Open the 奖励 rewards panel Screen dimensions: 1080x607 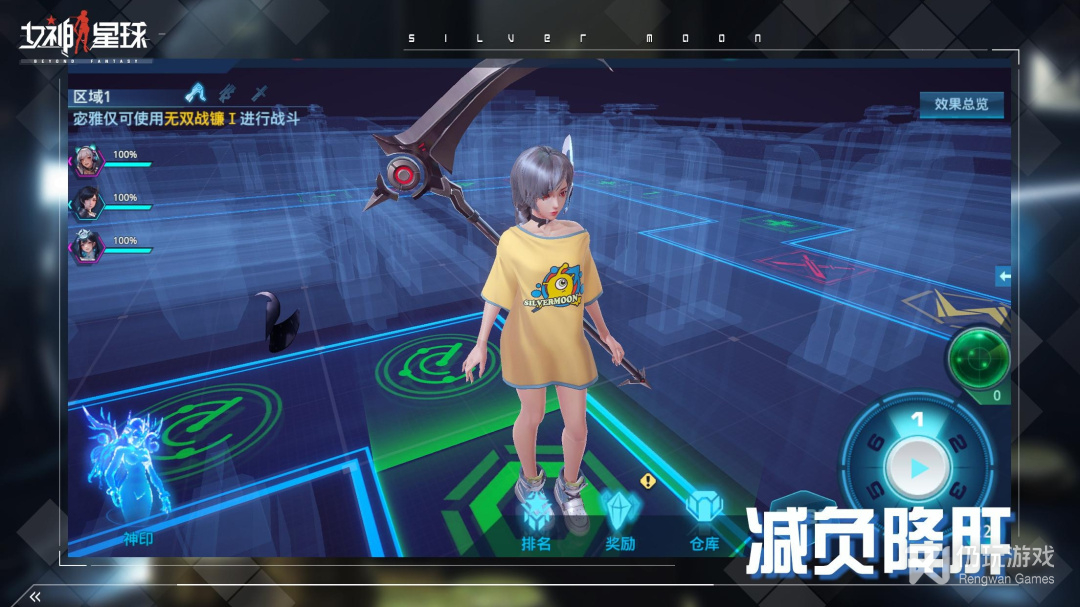pyautogui.click(x=620, y=519)
